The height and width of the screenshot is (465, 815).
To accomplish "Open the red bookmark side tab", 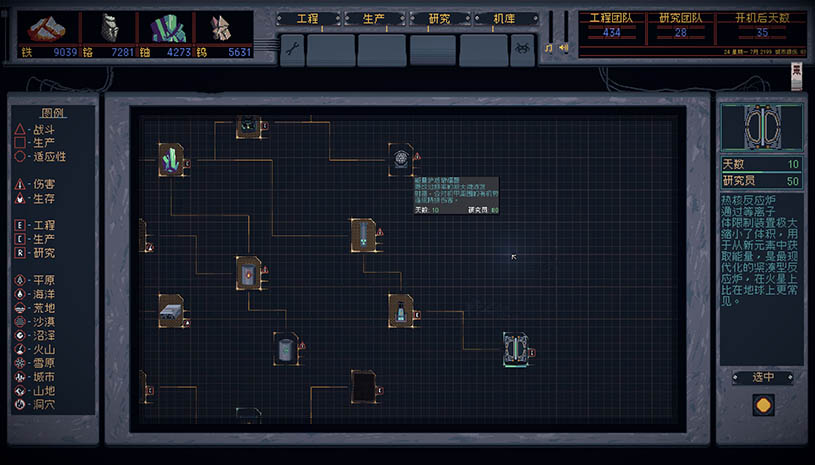I will [x=797, y=75].
